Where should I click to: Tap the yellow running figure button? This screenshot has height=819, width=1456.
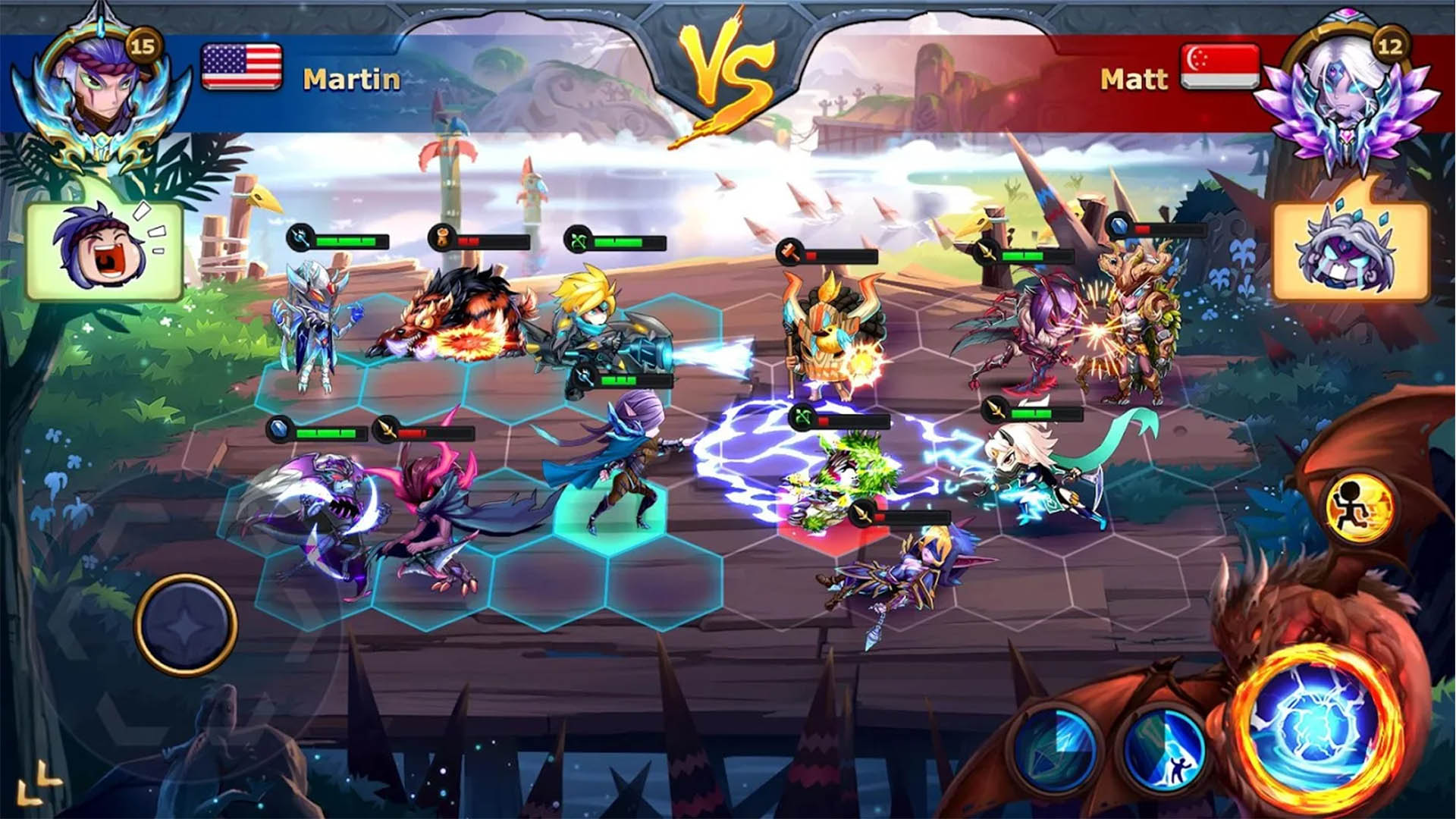pos(1360,507)
